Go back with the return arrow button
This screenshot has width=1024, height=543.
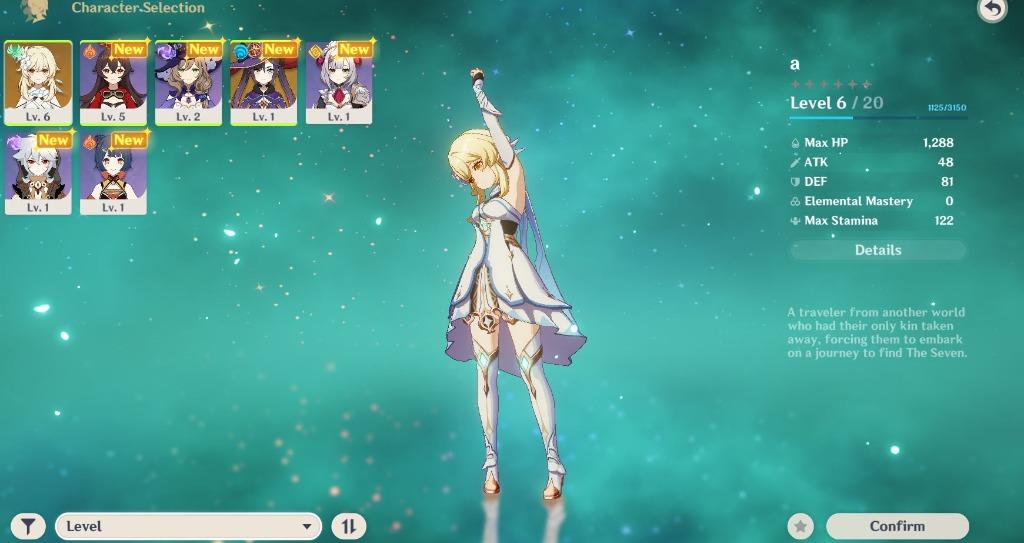(991, 9)
